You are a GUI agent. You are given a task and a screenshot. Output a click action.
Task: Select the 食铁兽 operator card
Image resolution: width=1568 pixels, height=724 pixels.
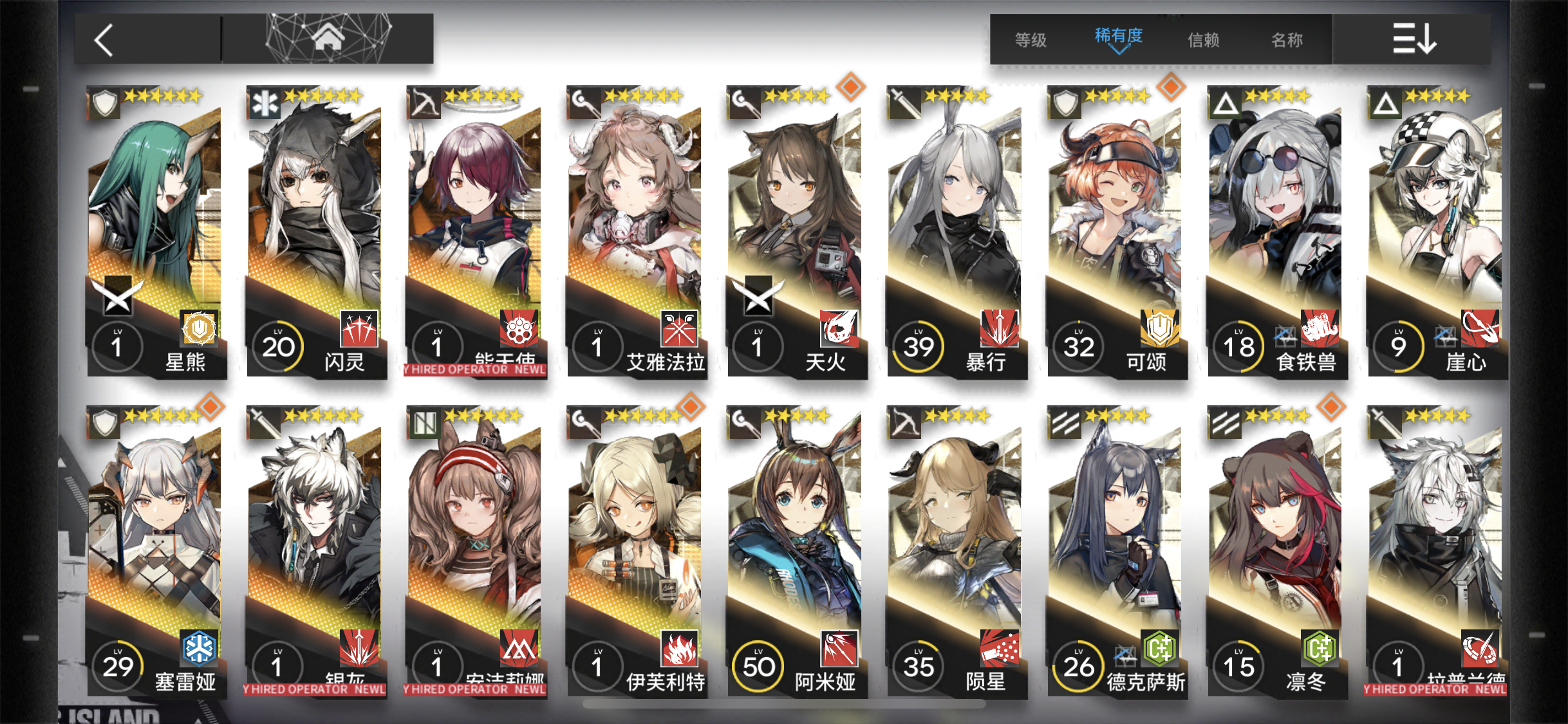(1276, 232)
